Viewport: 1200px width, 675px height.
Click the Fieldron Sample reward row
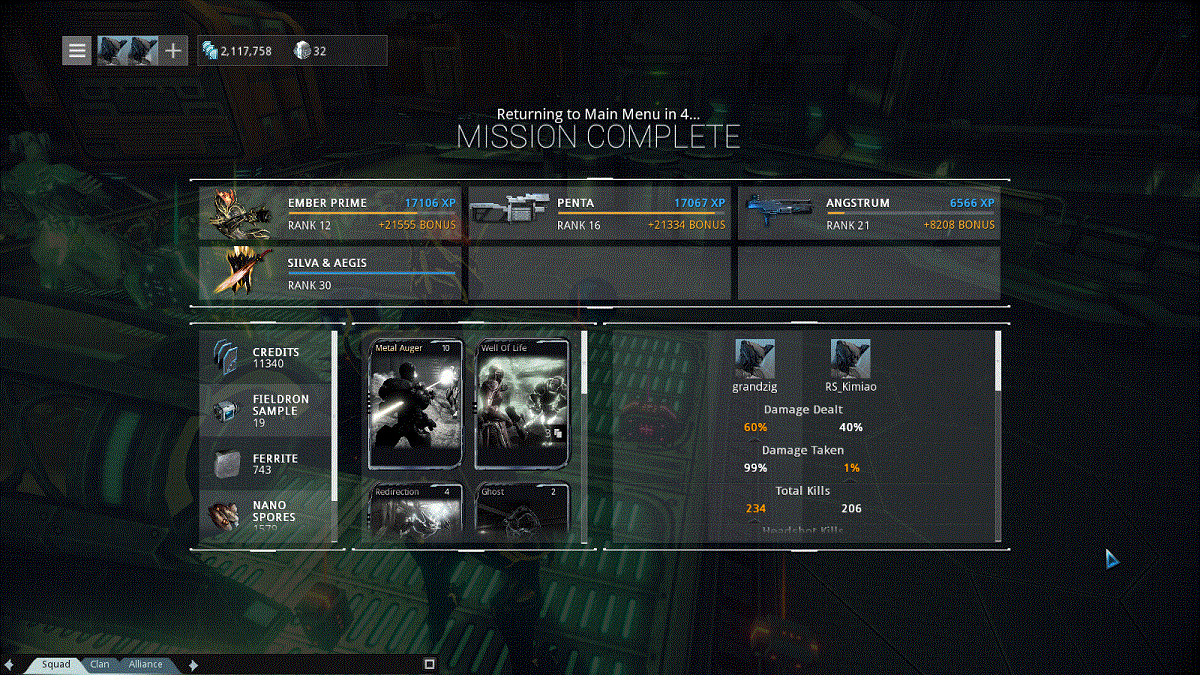[266, 410]
